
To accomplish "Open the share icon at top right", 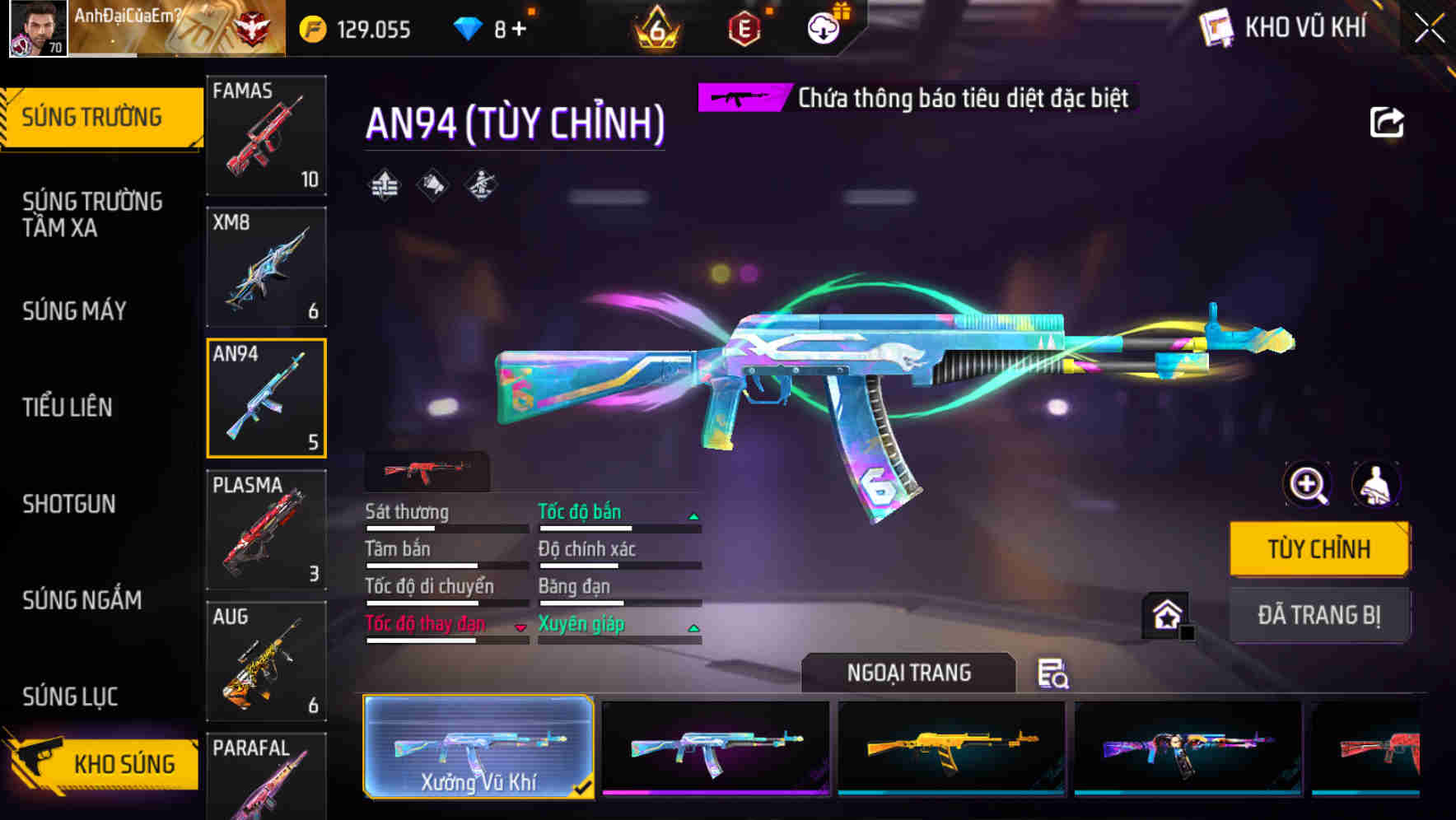I will point(1387,121).
